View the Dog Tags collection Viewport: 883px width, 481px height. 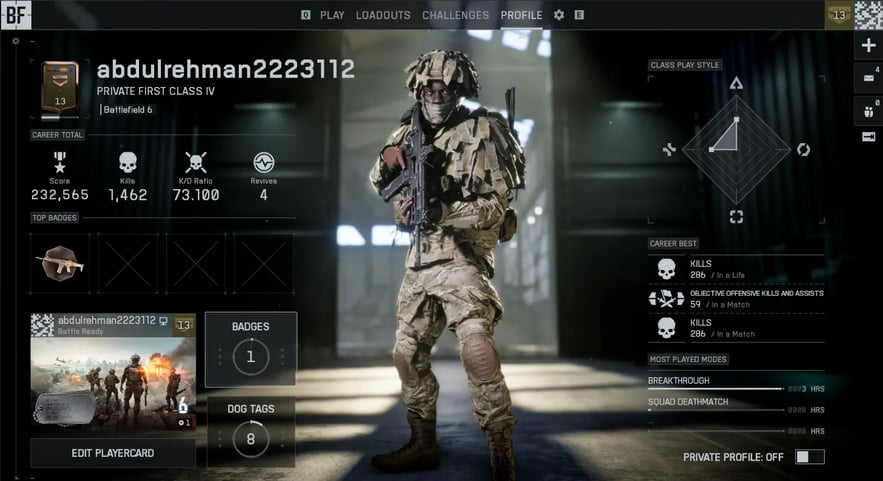point(250,432)
